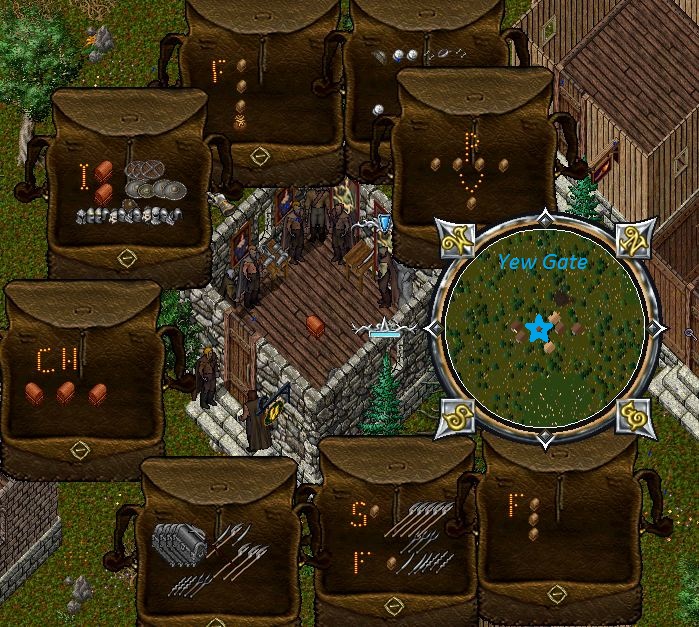This screenshot has height=627, width=699.
Task: Select the row of silver helmets
Action: click(129, 215)
